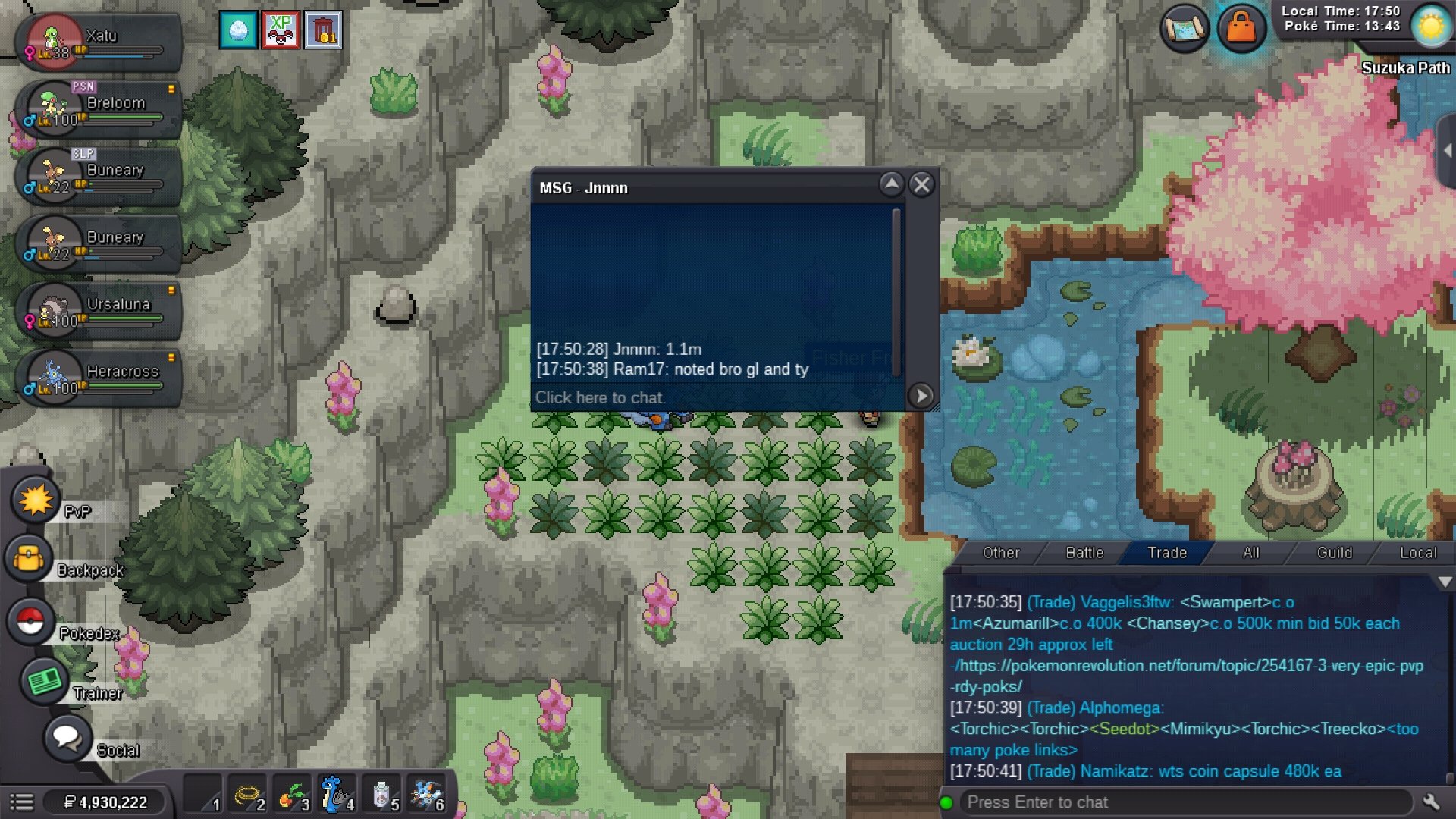Use the Lapras mount in hotbar slot 4
Viewport: 1456px width, 819px height.
click(x=336, y=795)
